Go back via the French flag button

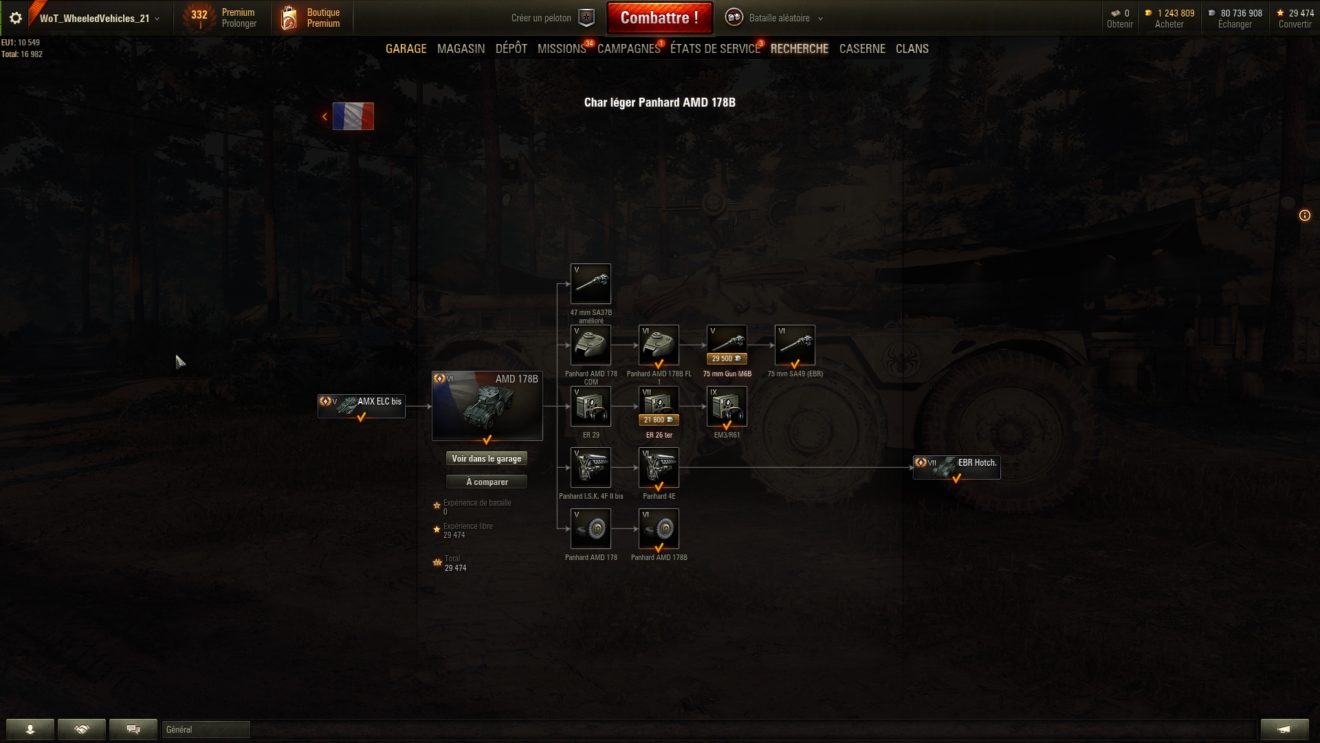click(352, 116)
